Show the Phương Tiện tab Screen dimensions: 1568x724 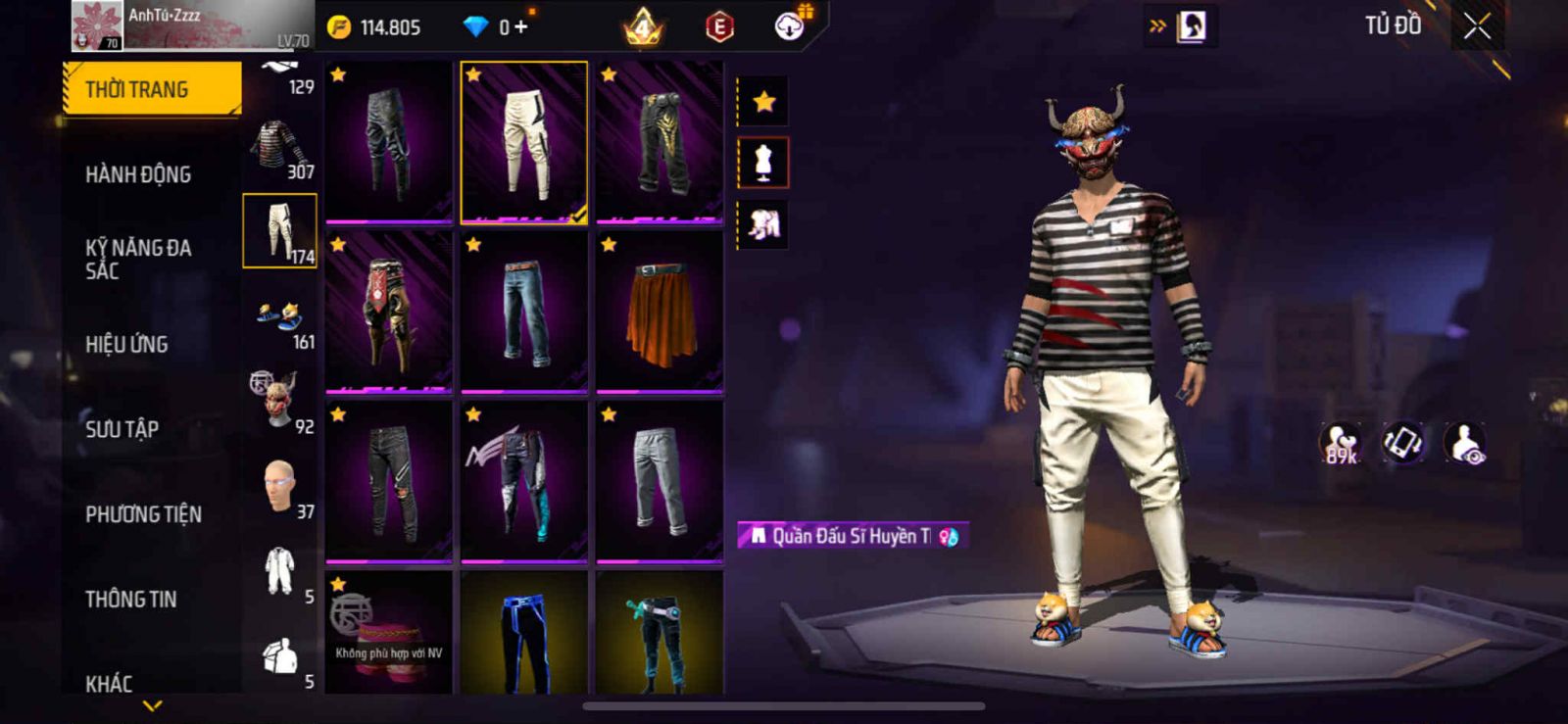tap(143, 514)
